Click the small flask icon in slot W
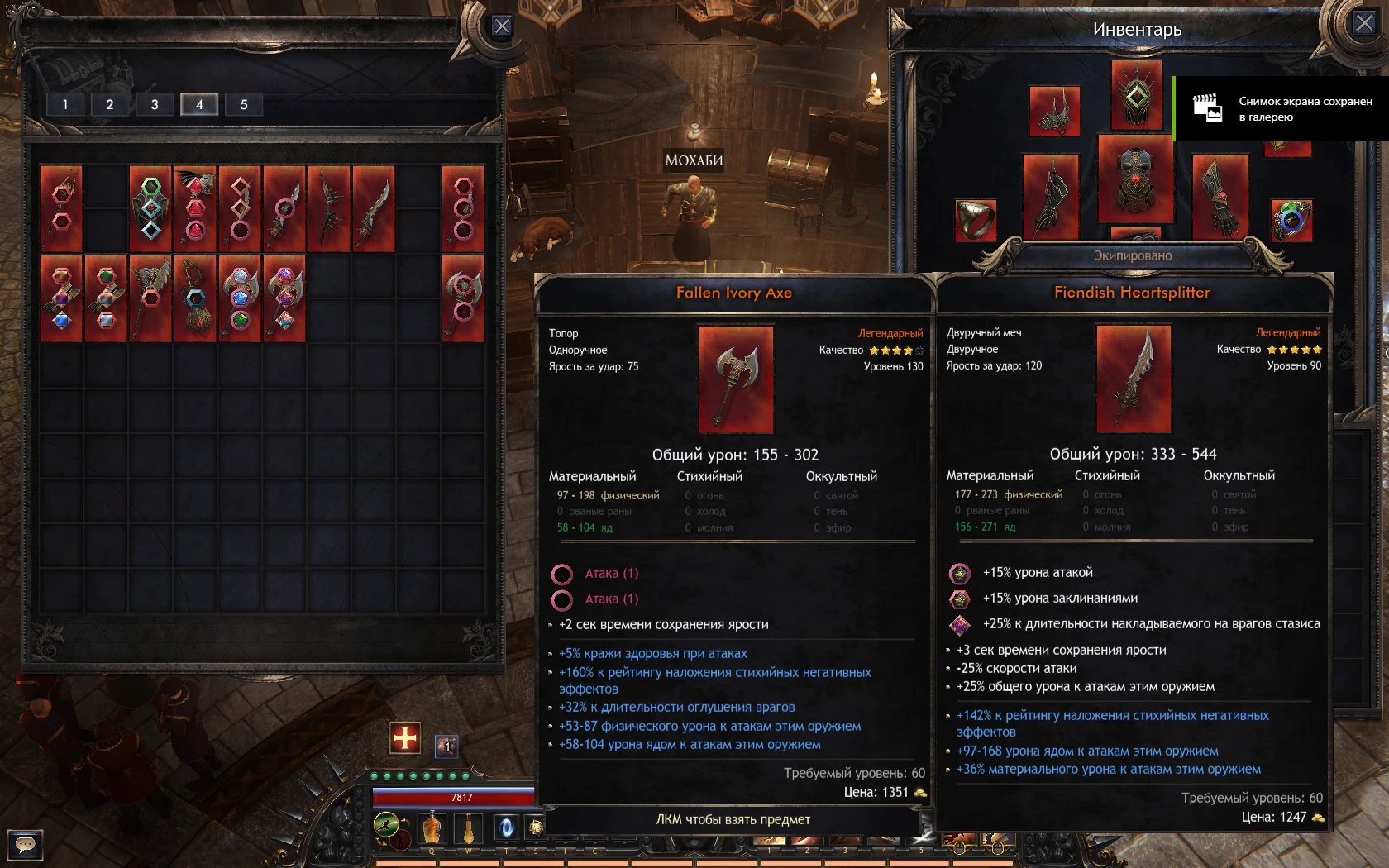The image size is (1389, 868). click(x=469, y=827)
